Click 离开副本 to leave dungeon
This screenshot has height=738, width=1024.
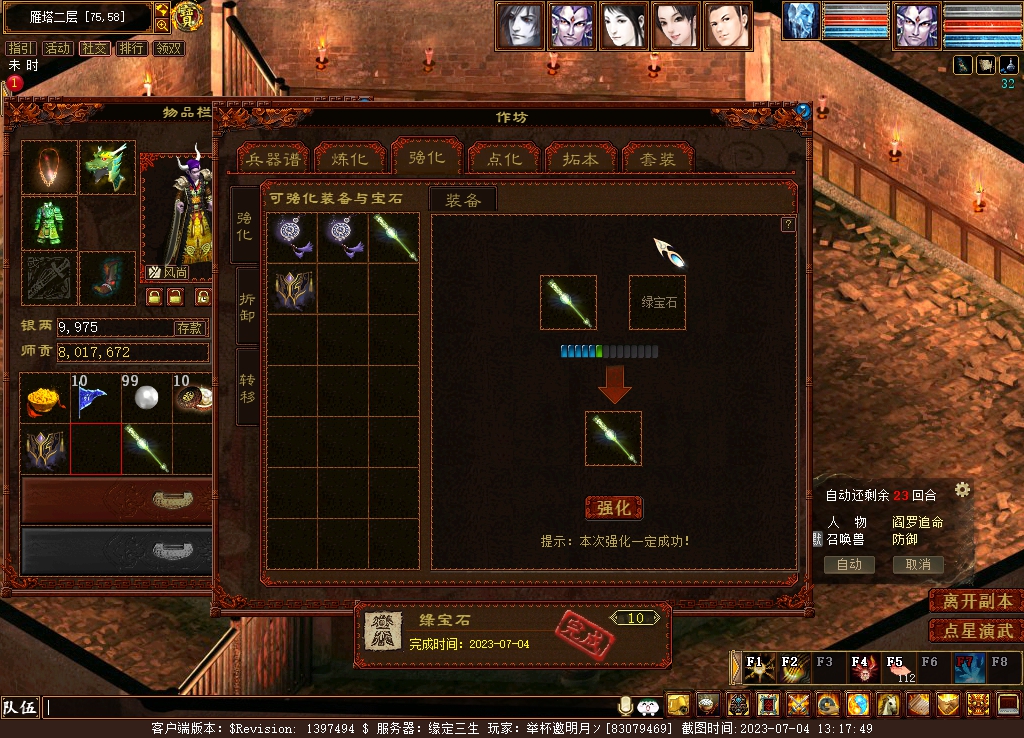[x=976, y=601]
